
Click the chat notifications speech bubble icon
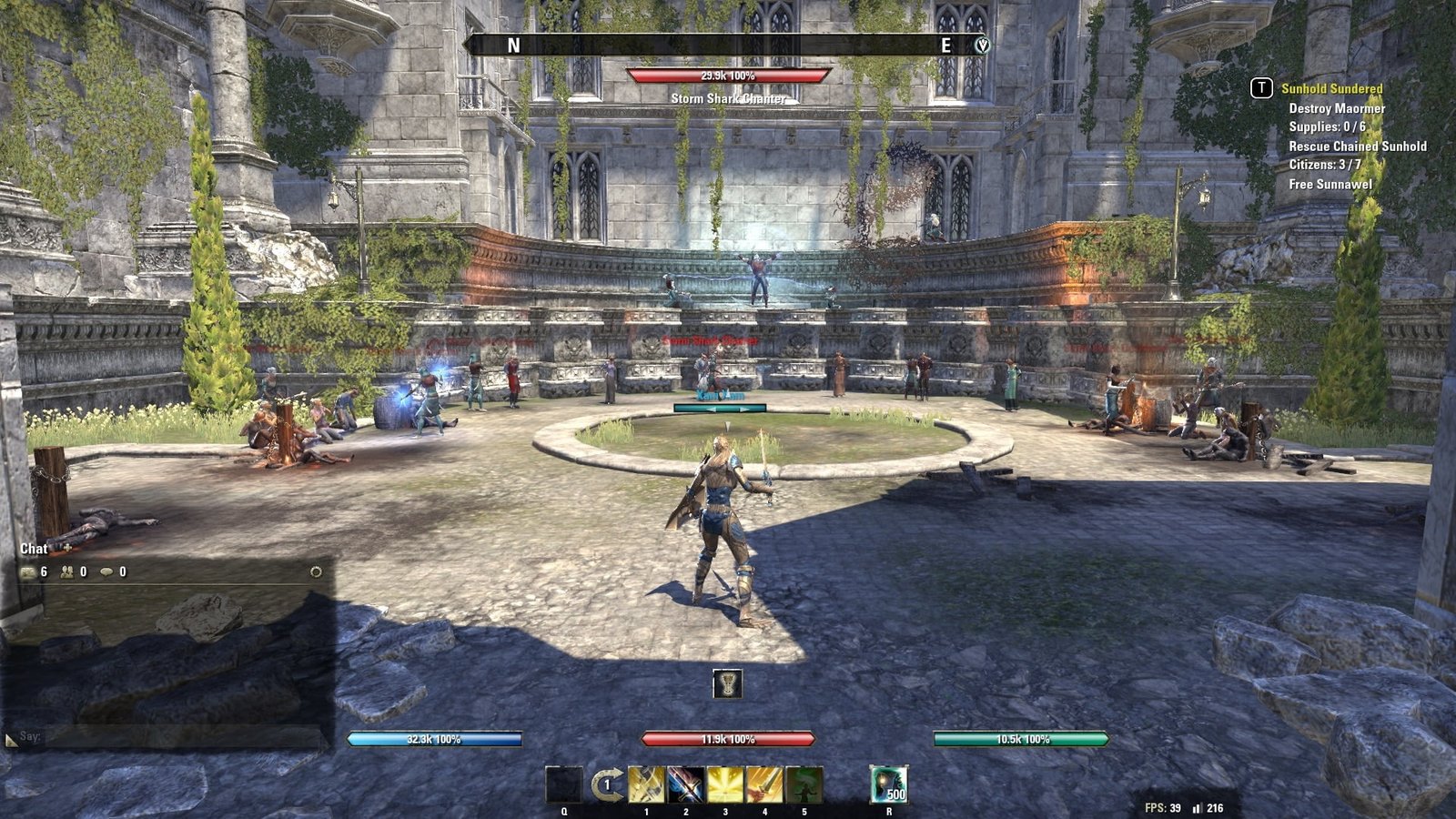point(106,572)
